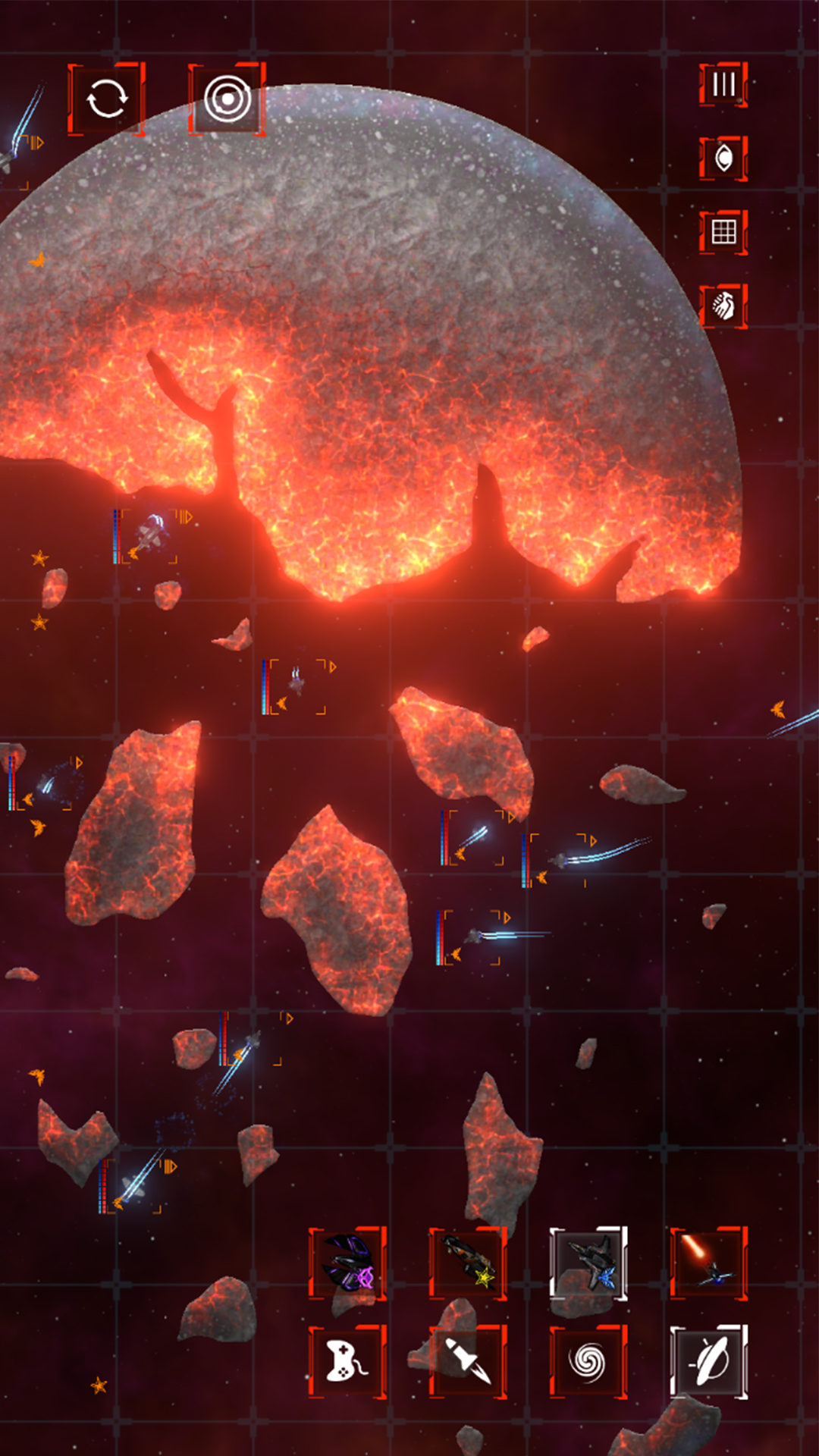Open the three vertical bars menu
Viewport: 819px width, 1456px height.
pos(723,84)
